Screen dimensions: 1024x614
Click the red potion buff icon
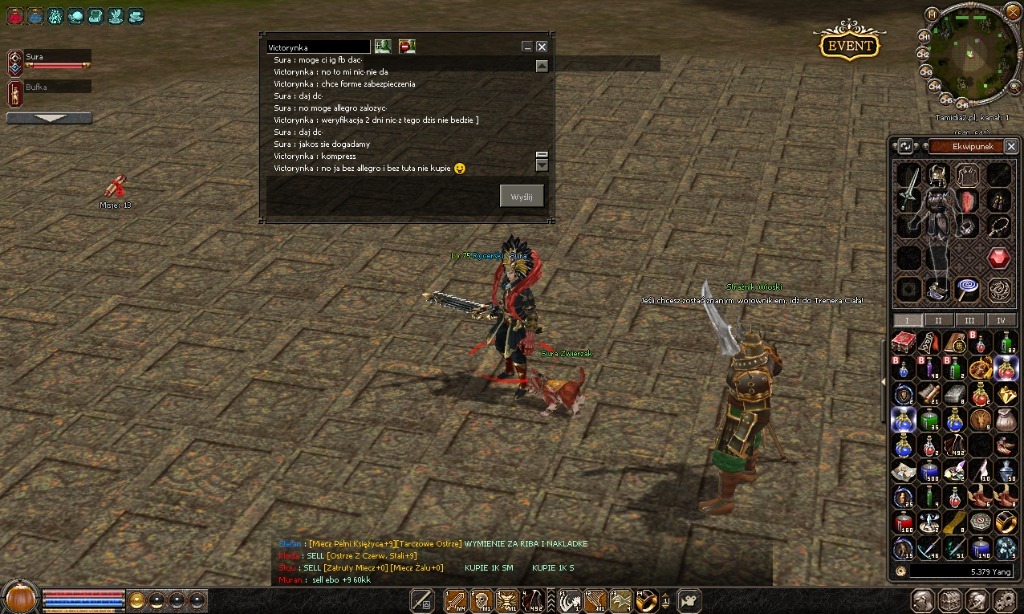tap(15, 16)
